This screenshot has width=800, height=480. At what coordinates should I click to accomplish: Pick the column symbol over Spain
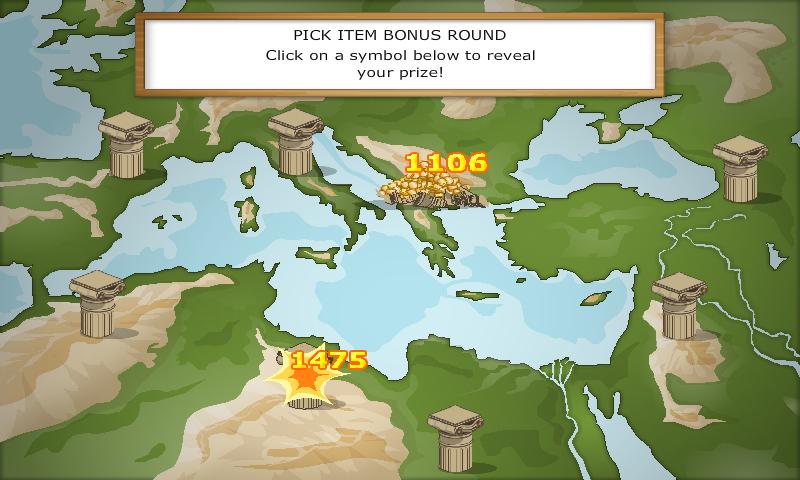point(132,145)
